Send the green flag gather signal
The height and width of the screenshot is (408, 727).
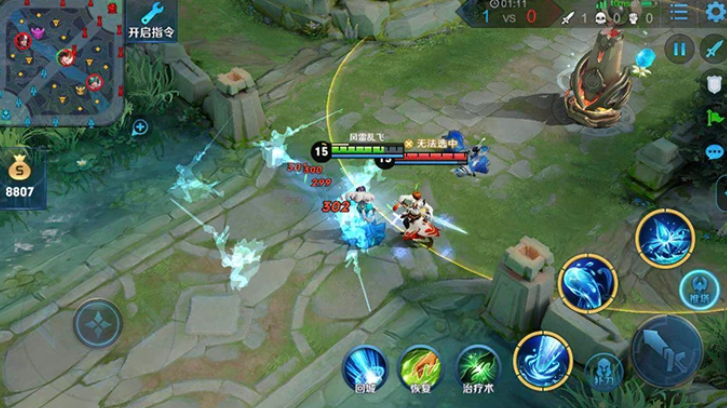click(x=714, y=117)
